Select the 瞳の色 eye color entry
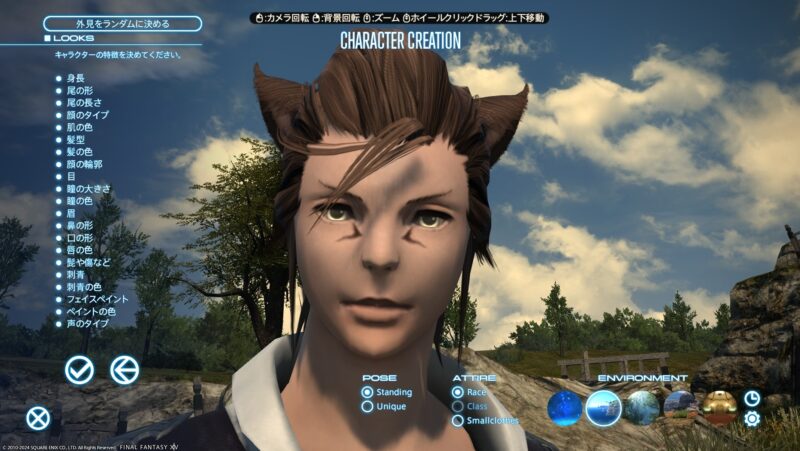 click(79, 201)
